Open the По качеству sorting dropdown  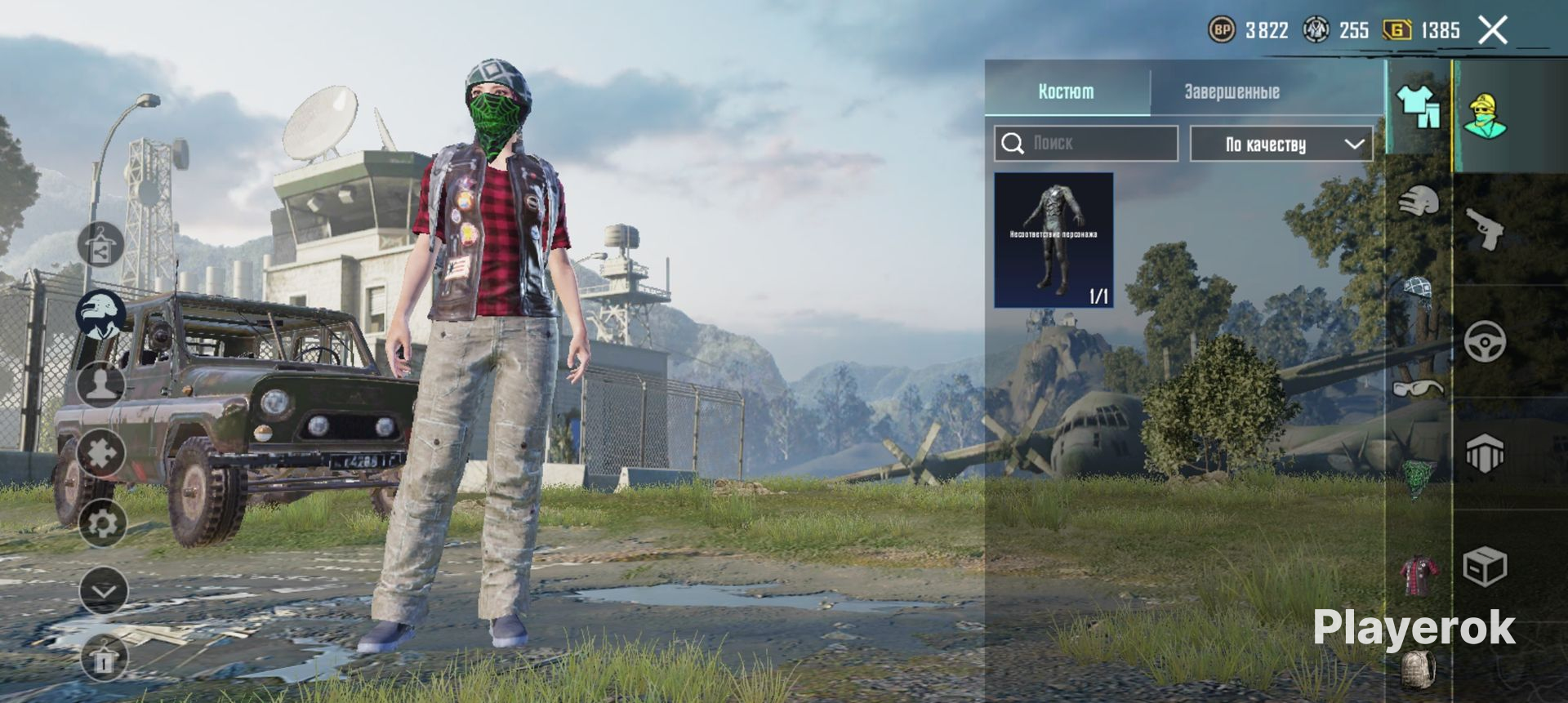click(x=1281, y=144)
